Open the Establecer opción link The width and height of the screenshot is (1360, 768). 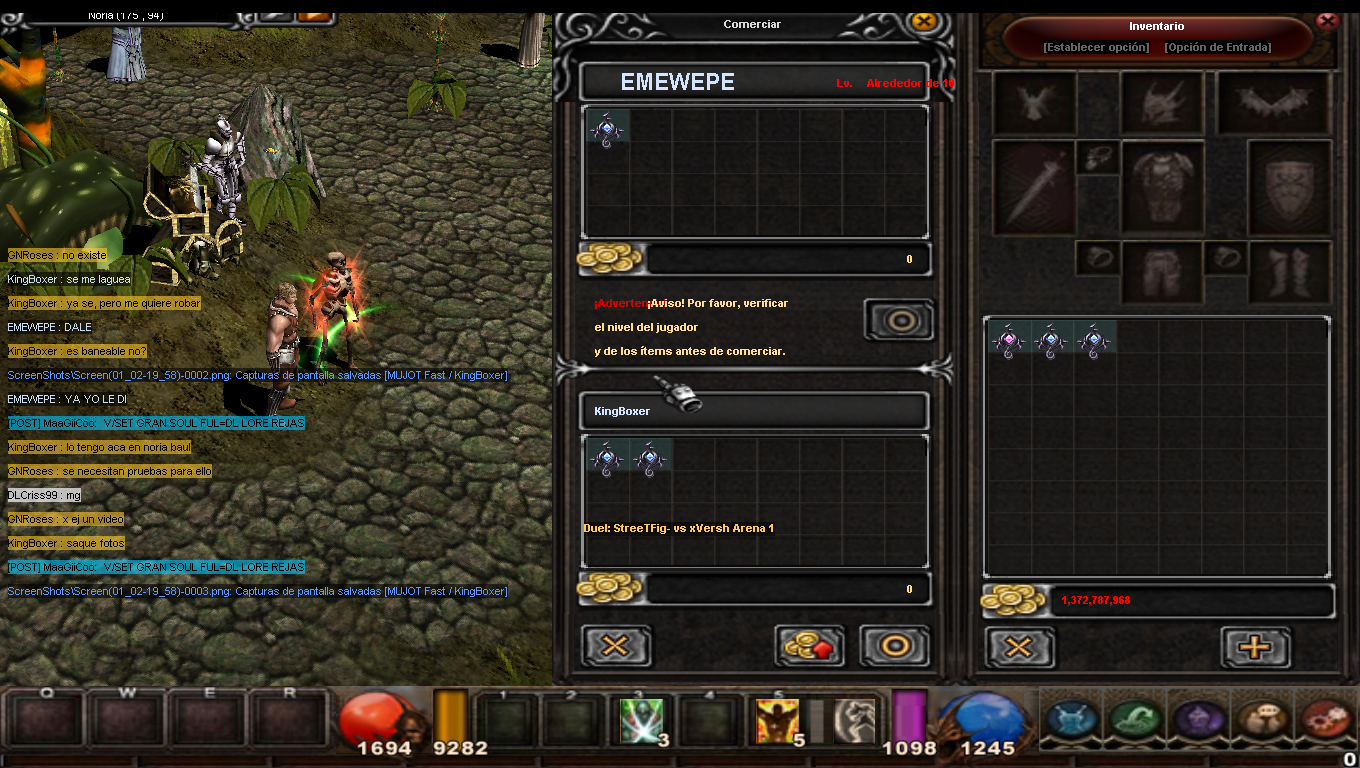pos(1095,47)
